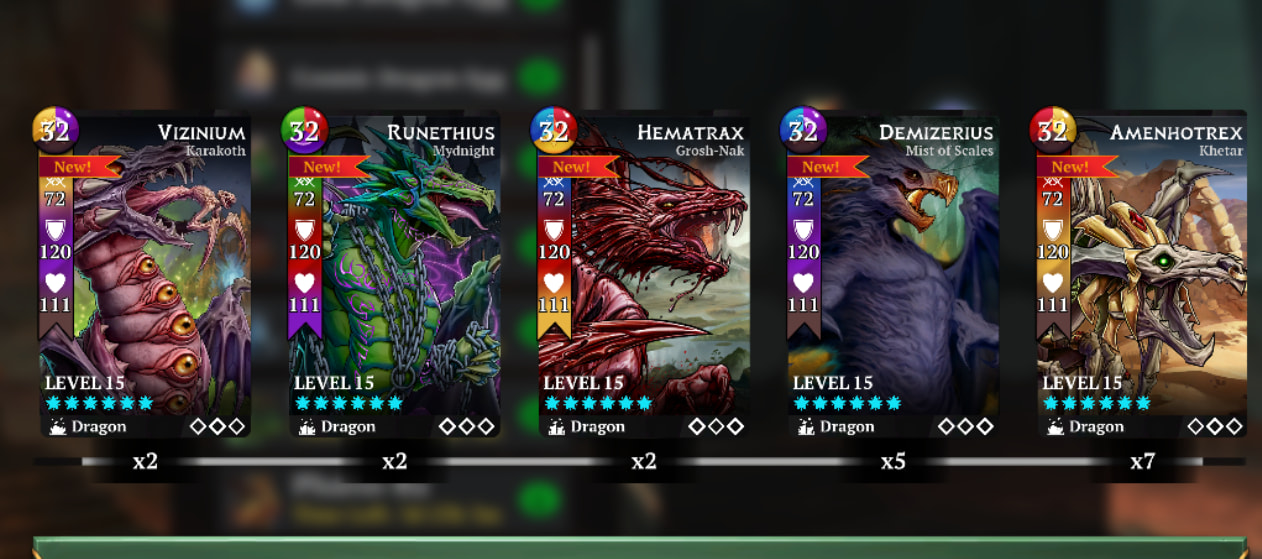
Task: View the Amenhotrex dragon card
Action: [1141, 275]
